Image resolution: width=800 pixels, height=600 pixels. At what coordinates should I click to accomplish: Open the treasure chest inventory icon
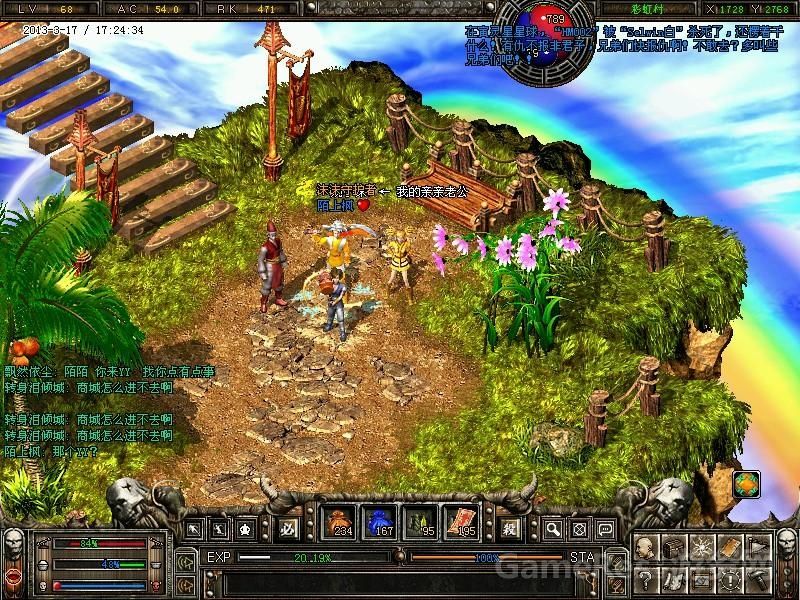coord(673,547)
